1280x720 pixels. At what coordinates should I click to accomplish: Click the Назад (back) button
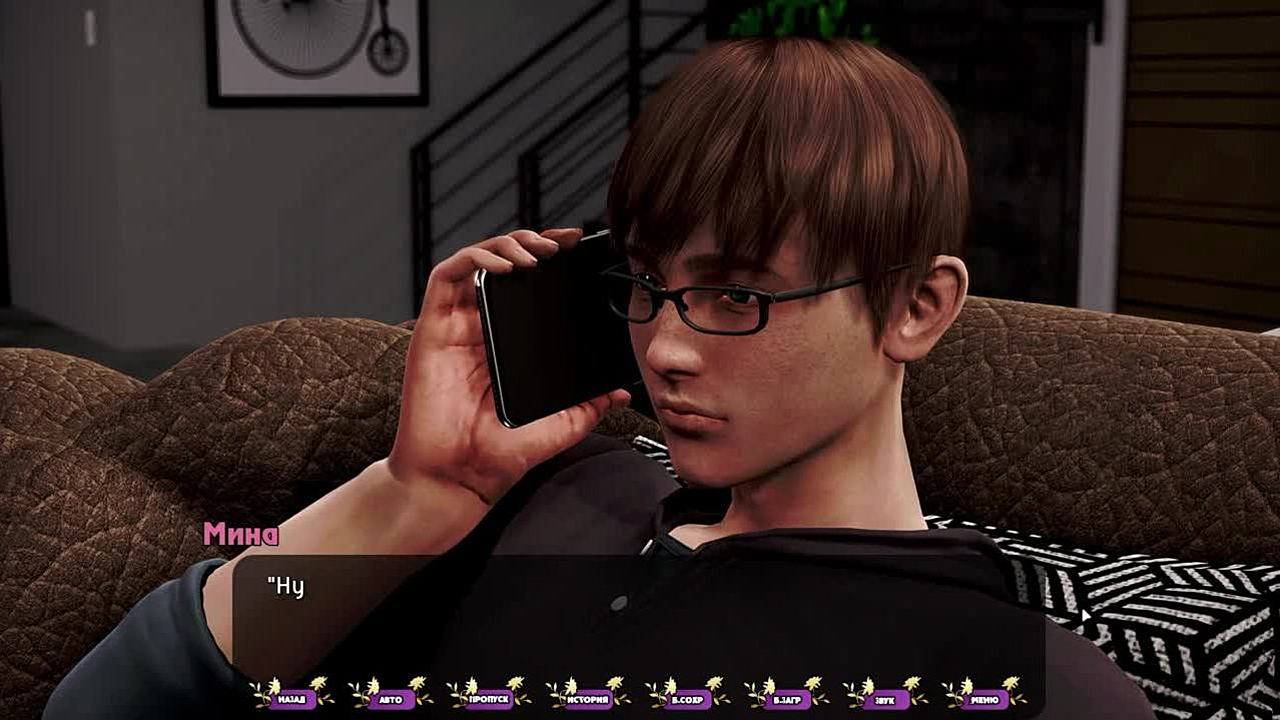click(291, 699)
